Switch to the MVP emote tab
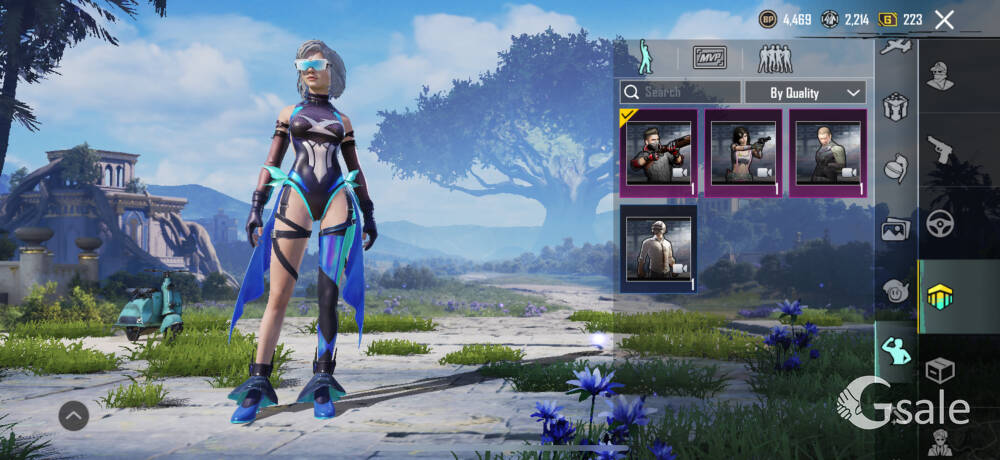This screenshot has width=1000, height=460. tap(710, 58)
